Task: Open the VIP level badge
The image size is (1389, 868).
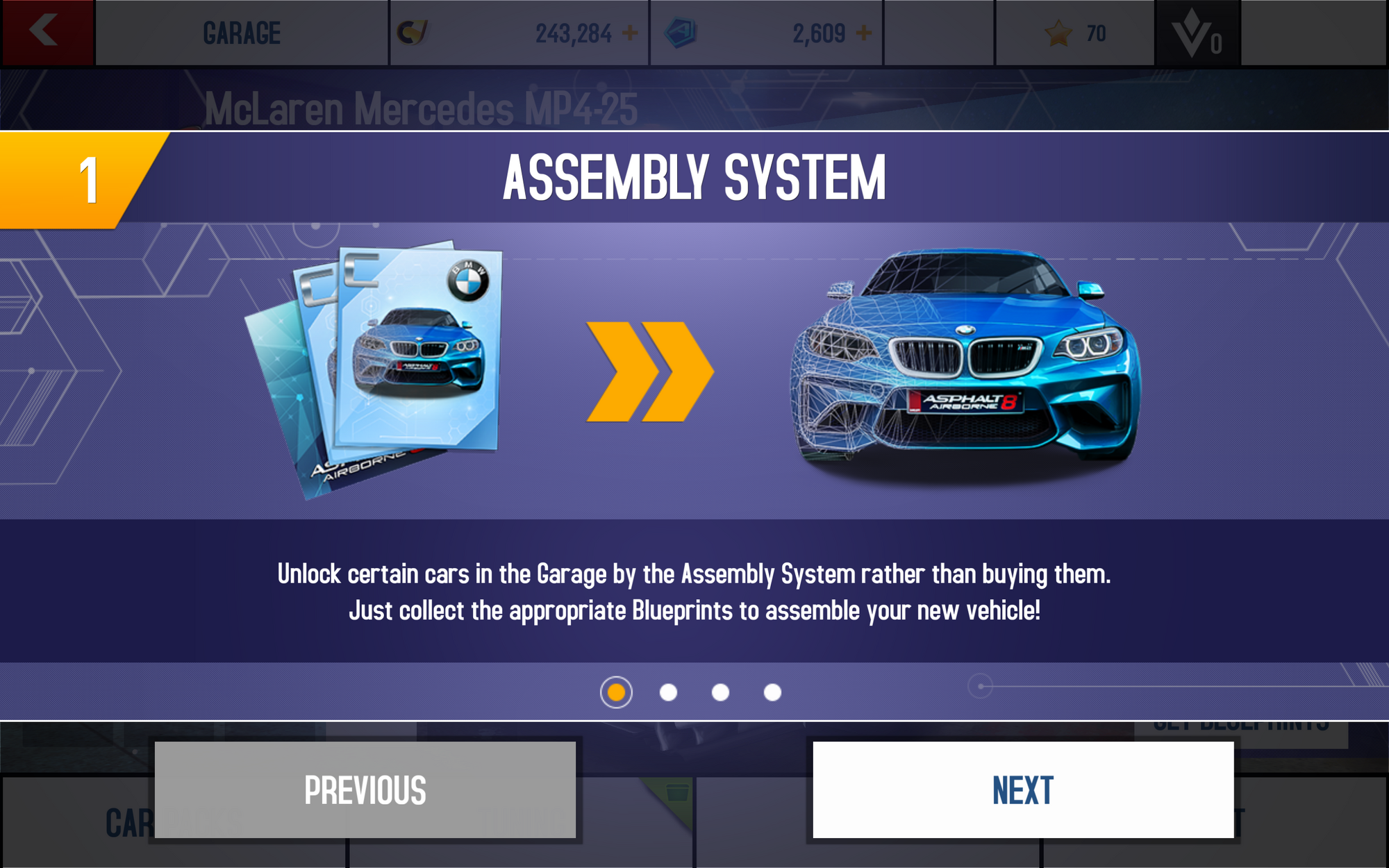Action: (x=1197, y=33)
